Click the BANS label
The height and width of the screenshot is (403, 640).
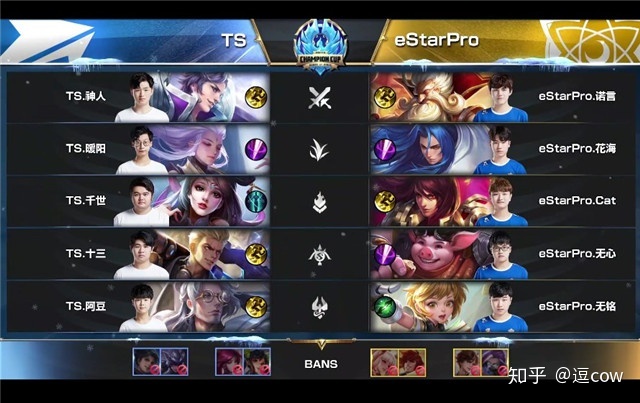320,364
